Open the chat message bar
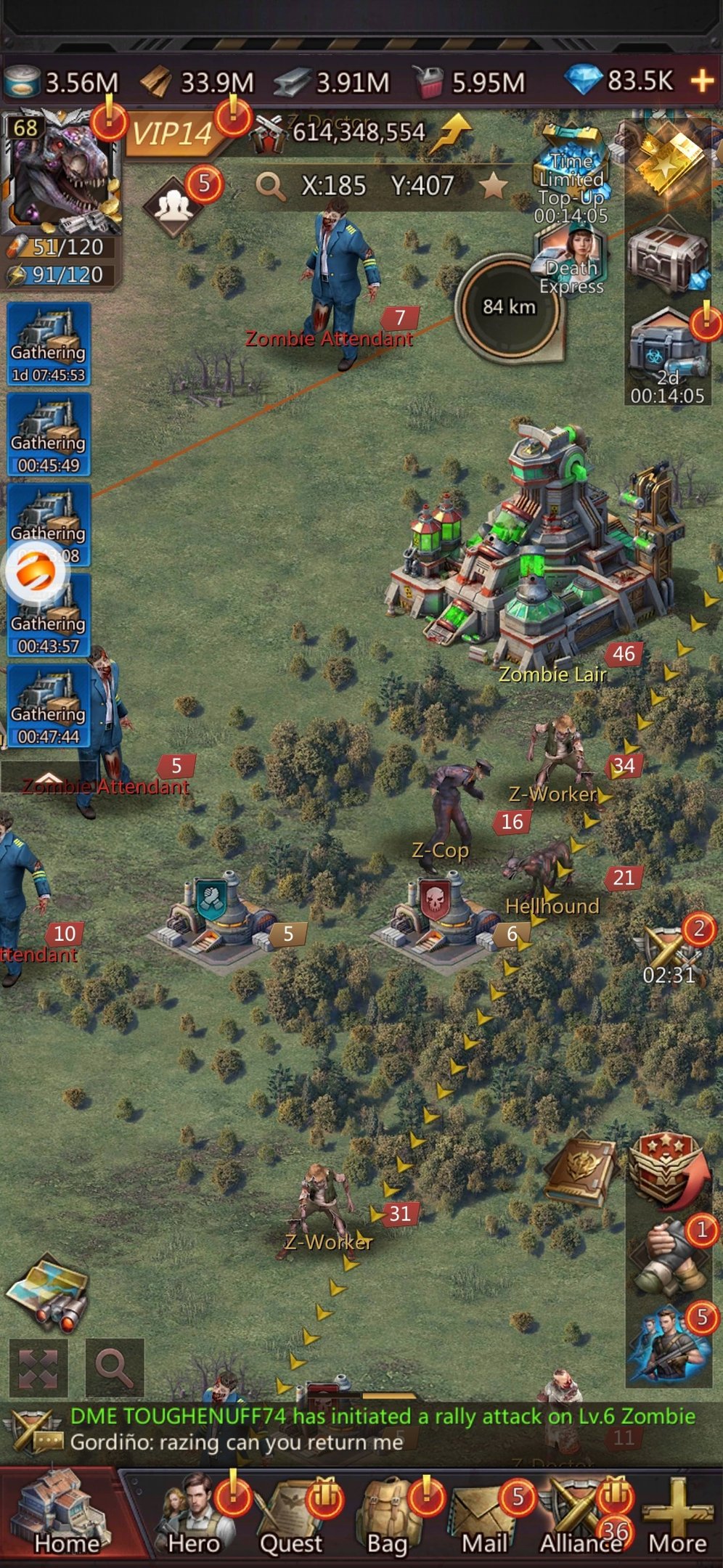Viewport: 723px width, 1568px height. click(x=363, y=1429)
